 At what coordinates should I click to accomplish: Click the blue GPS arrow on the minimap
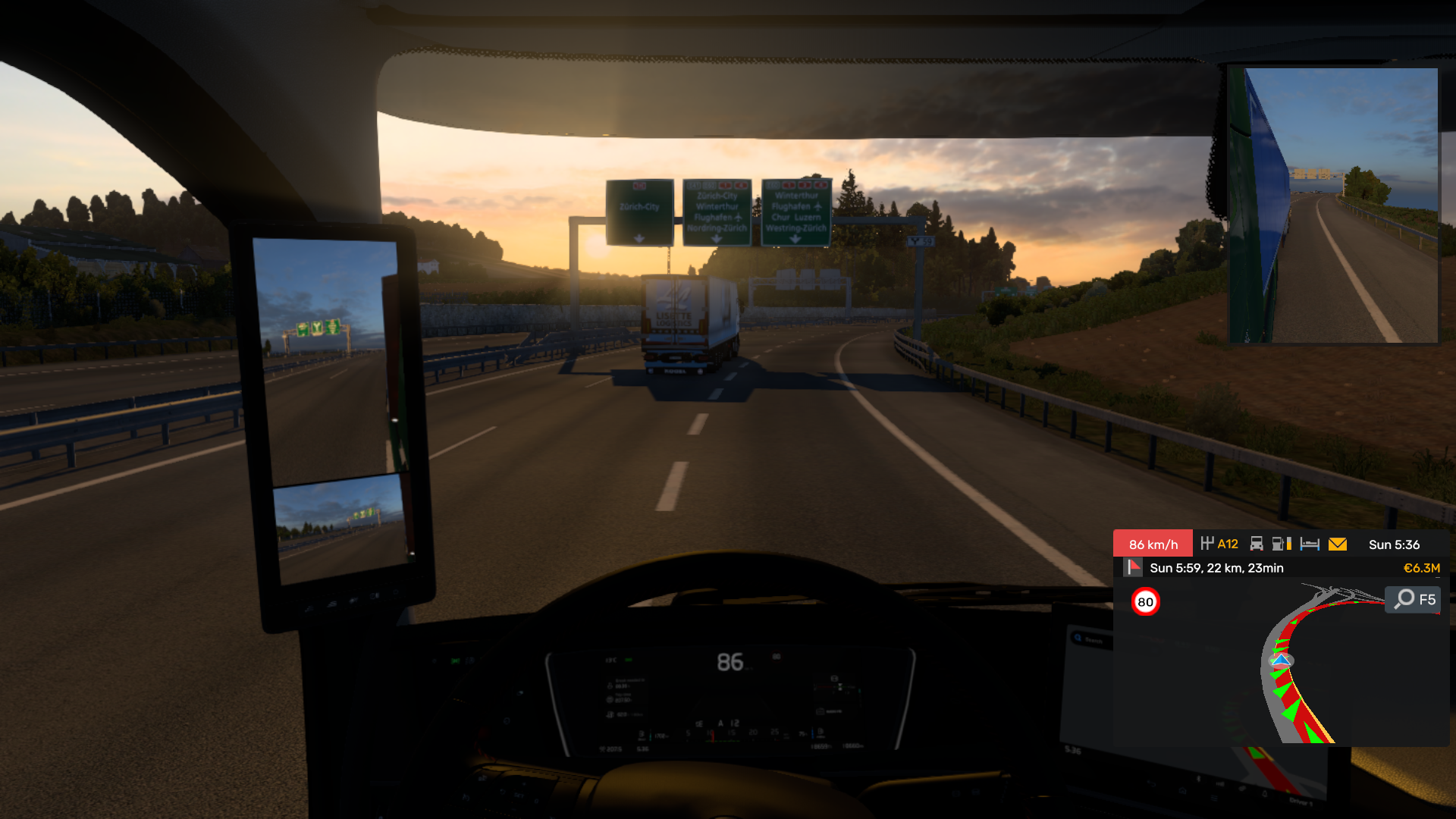pyautogui.click(x=1281, y=661)
